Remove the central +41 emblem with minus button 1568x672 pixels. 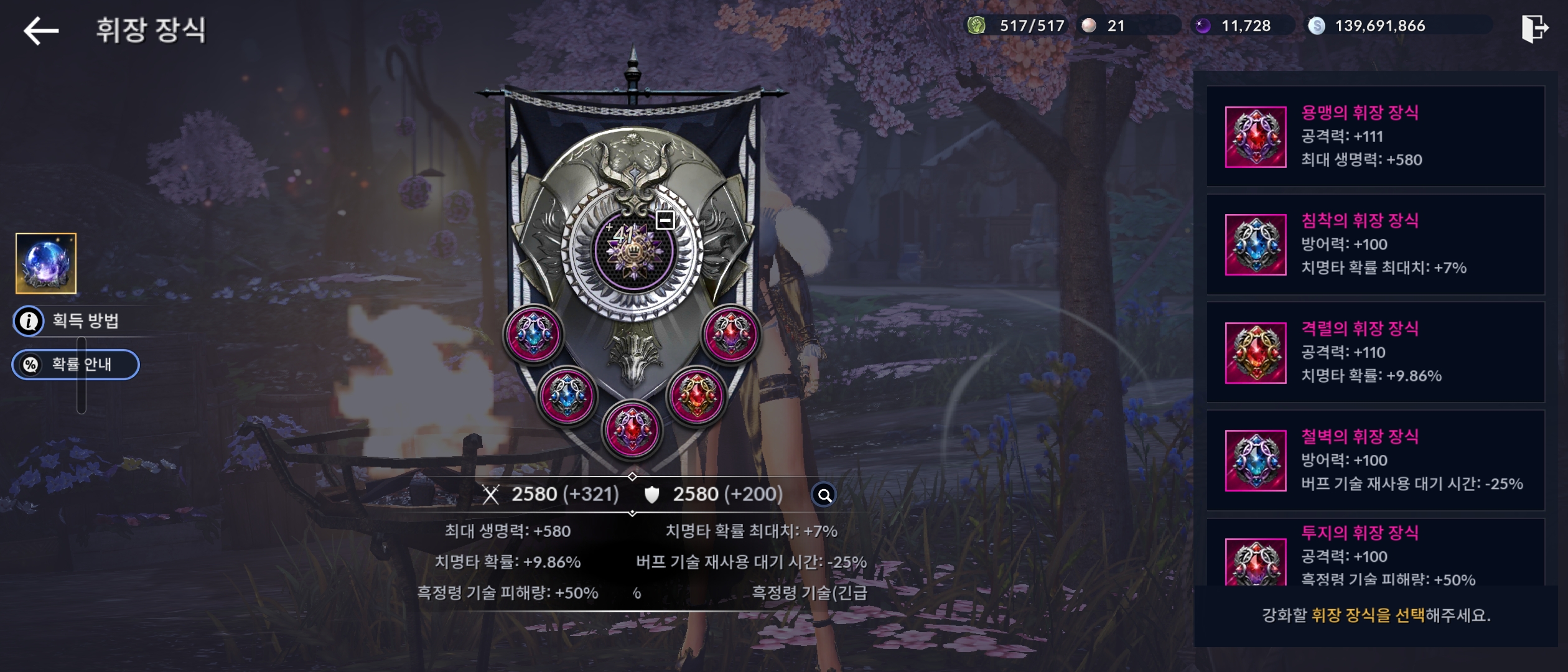click(665, 220)
